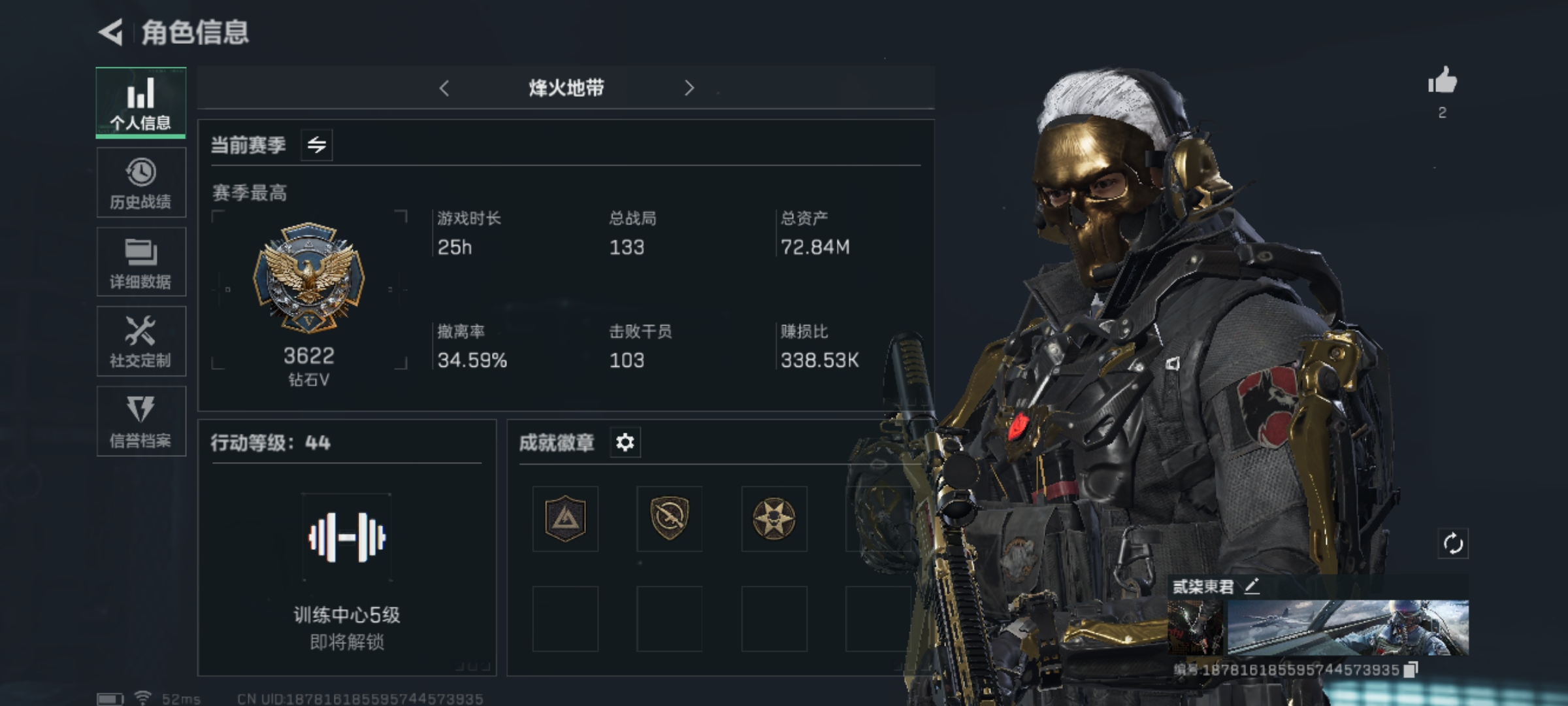This screenshot has width=1568, height=706.
Task: Give a thumbs-up like to this player
Action: (x=1442, y=82)
